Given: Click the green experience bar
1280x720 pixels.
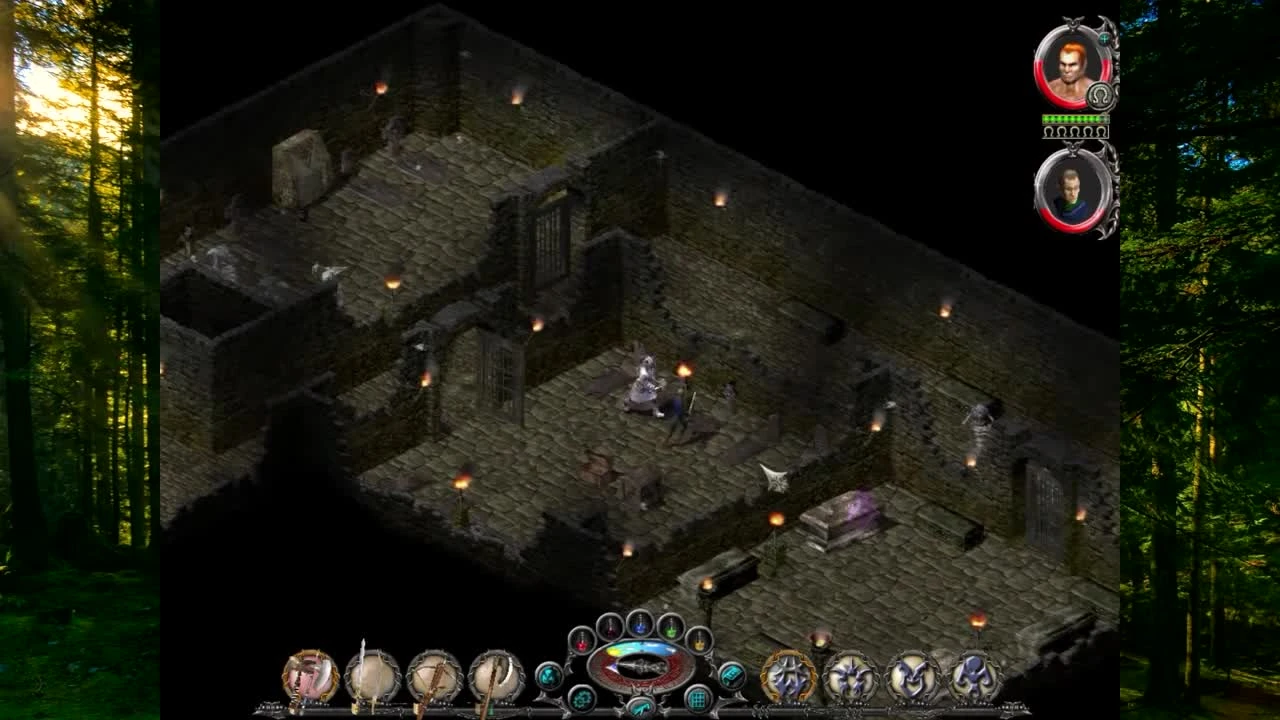Looking at the screenshot, I should (x=1073, y=118).
